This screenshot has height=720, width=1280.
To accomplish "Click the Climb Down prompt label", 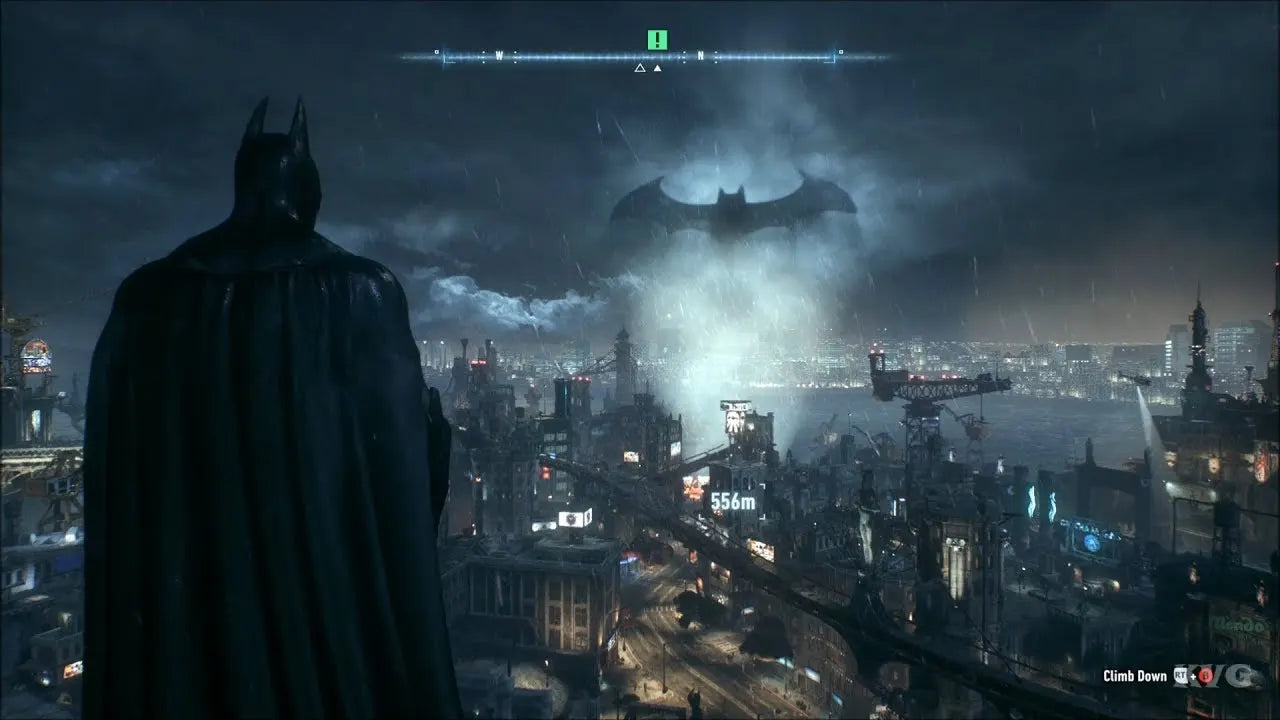I will click(1136, 675).
